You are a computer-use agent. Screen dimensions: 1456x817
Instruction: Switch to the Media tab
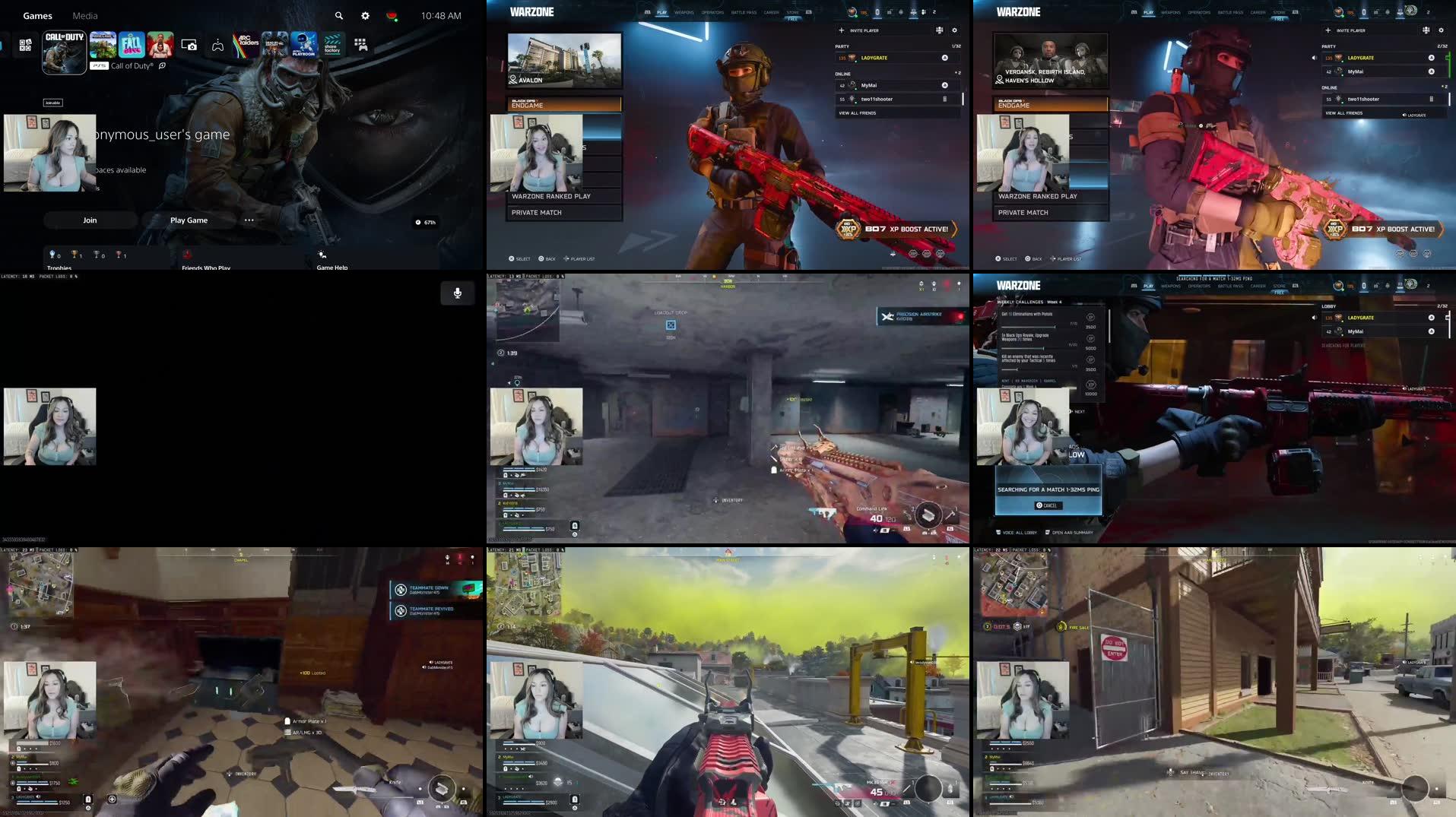click(84, 15)
